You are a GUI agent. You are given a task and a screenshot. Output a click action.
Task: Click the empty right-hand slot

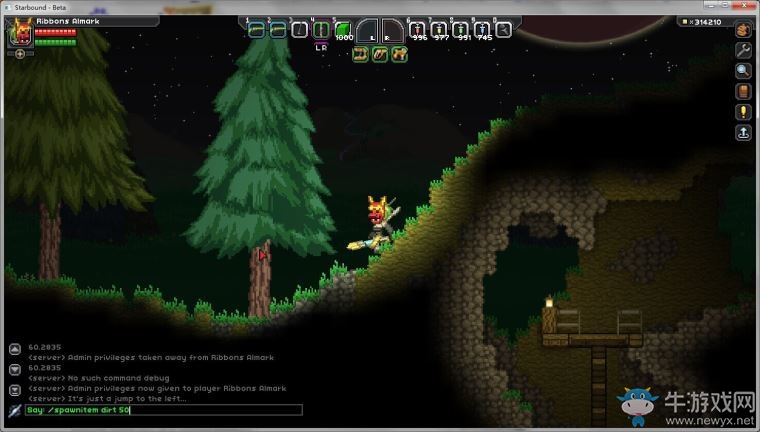pyautogui.click(x=393, y=30)
